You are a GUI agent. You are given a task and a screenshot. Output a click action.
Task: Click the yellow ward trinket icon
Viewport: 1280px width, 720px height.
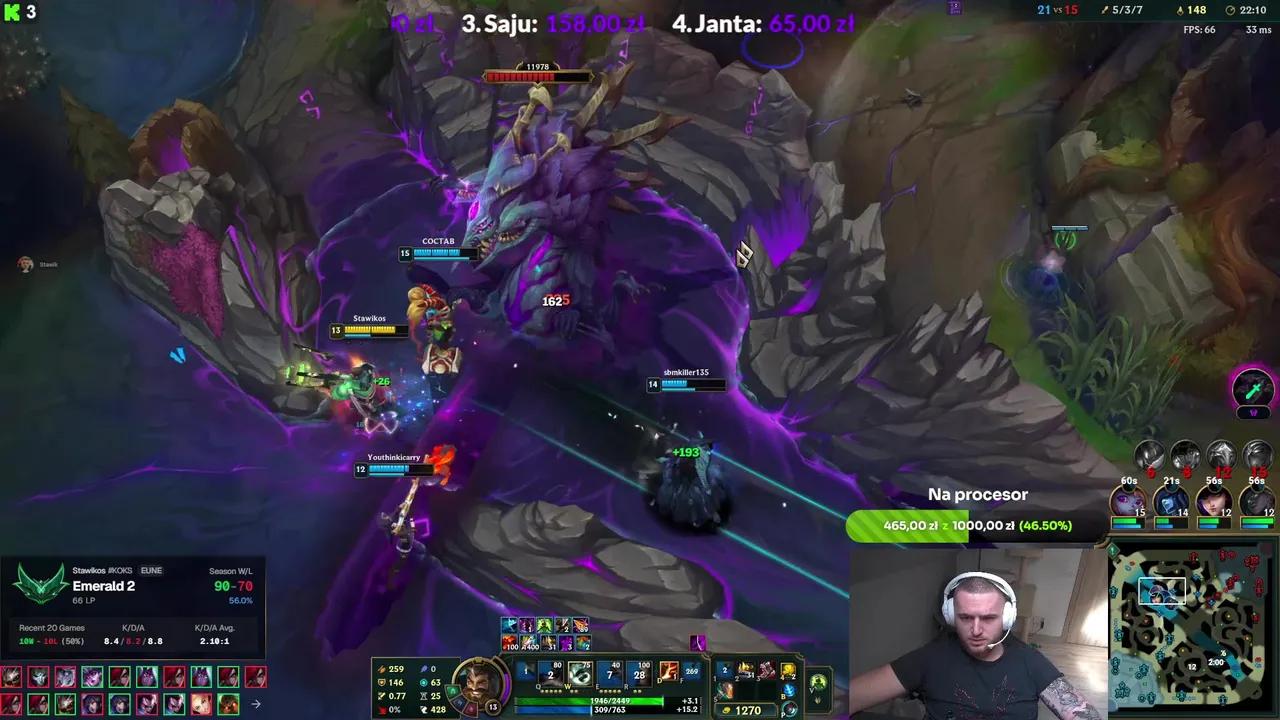(786, 670)
